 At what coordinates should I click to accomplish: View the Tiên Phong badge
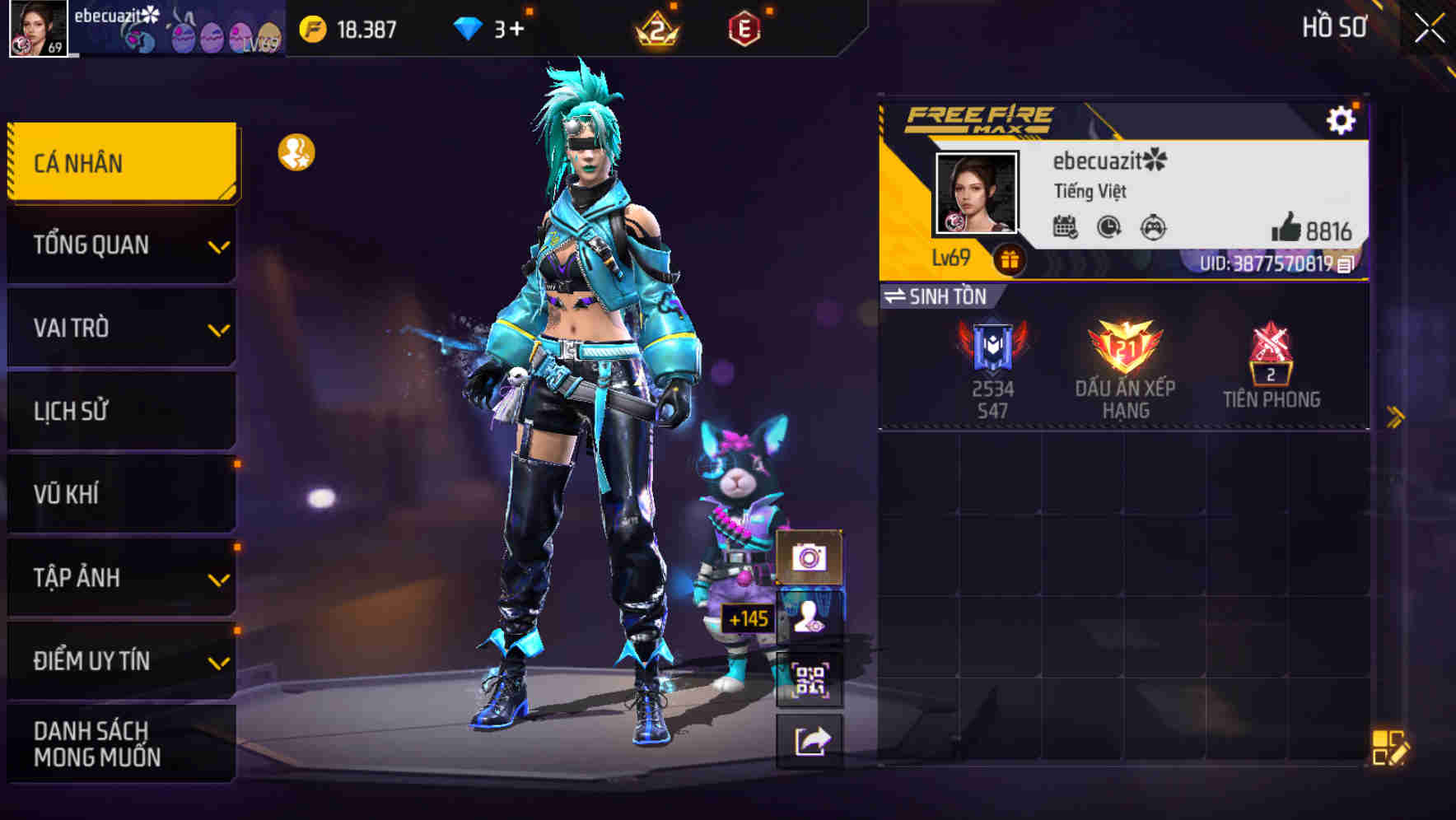[x=1271, y=360]
